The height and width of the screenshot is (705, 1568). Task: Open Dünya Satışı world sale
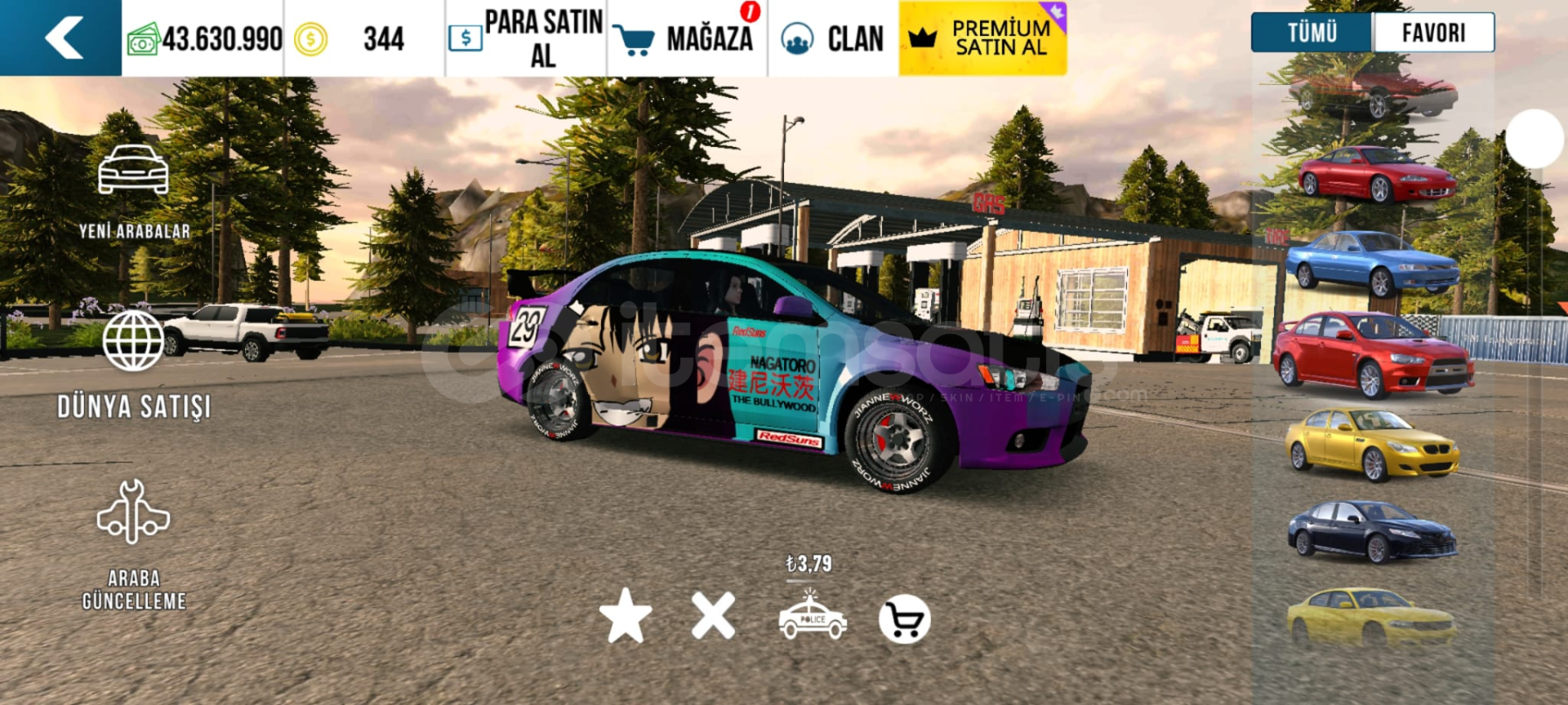(134, 364)
